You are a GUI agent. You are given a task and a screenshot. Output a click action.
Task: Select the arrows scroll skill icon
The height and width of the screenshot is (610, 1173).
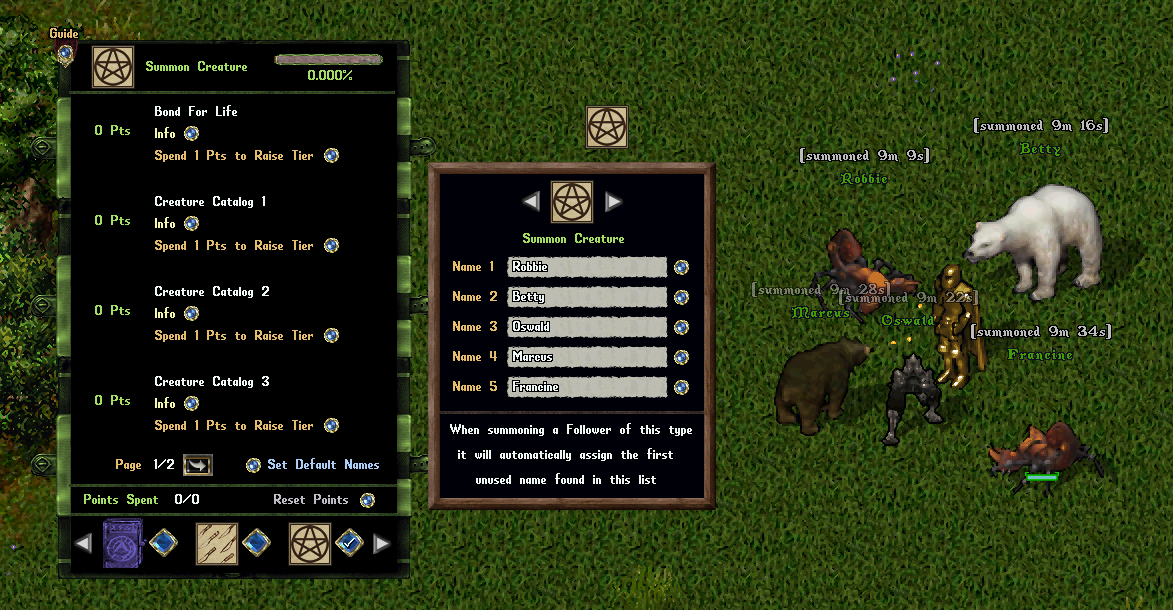coord(215,544)
